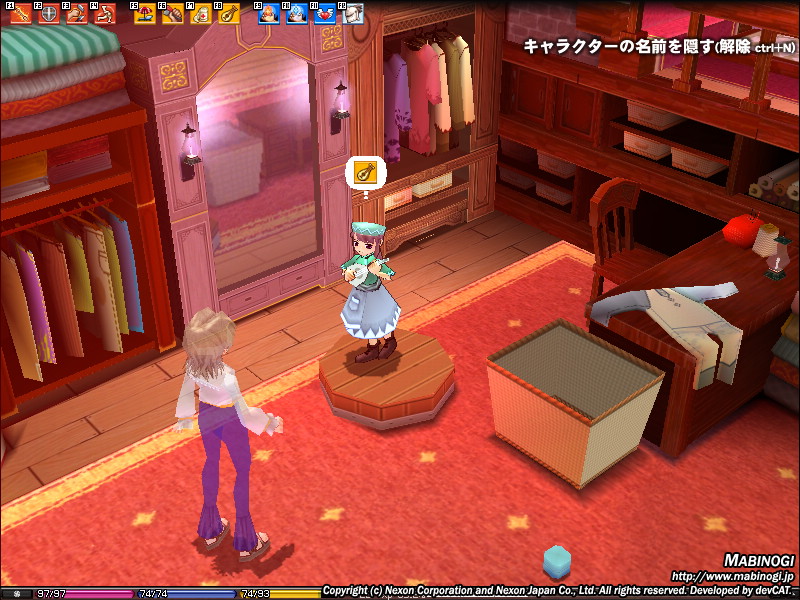Screen dimensions: 800x600
Task: Select the red flame face skill icon
Action: tap(268, 15)
